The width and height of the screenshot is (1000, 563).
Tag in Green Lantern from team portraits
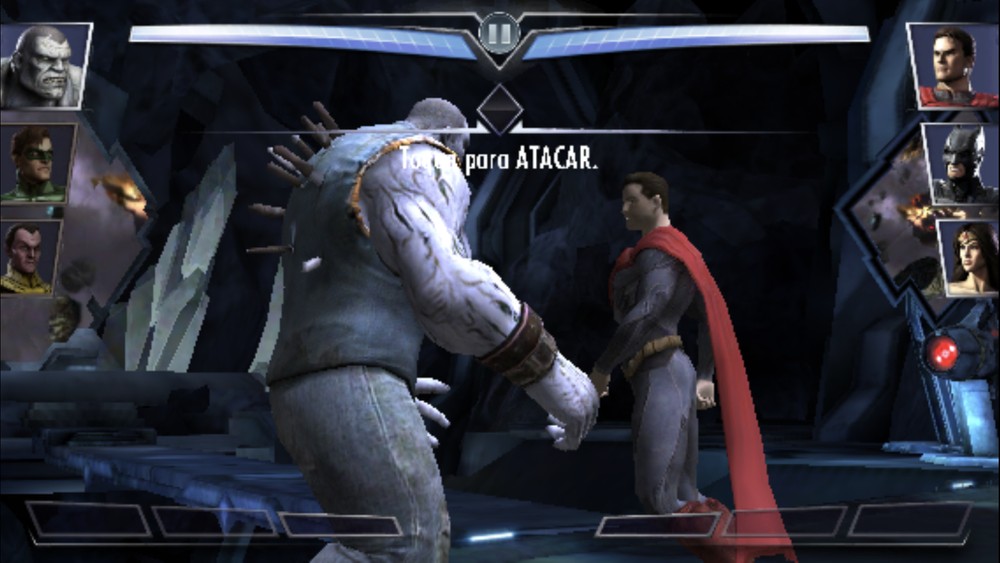tap(37, 163)
